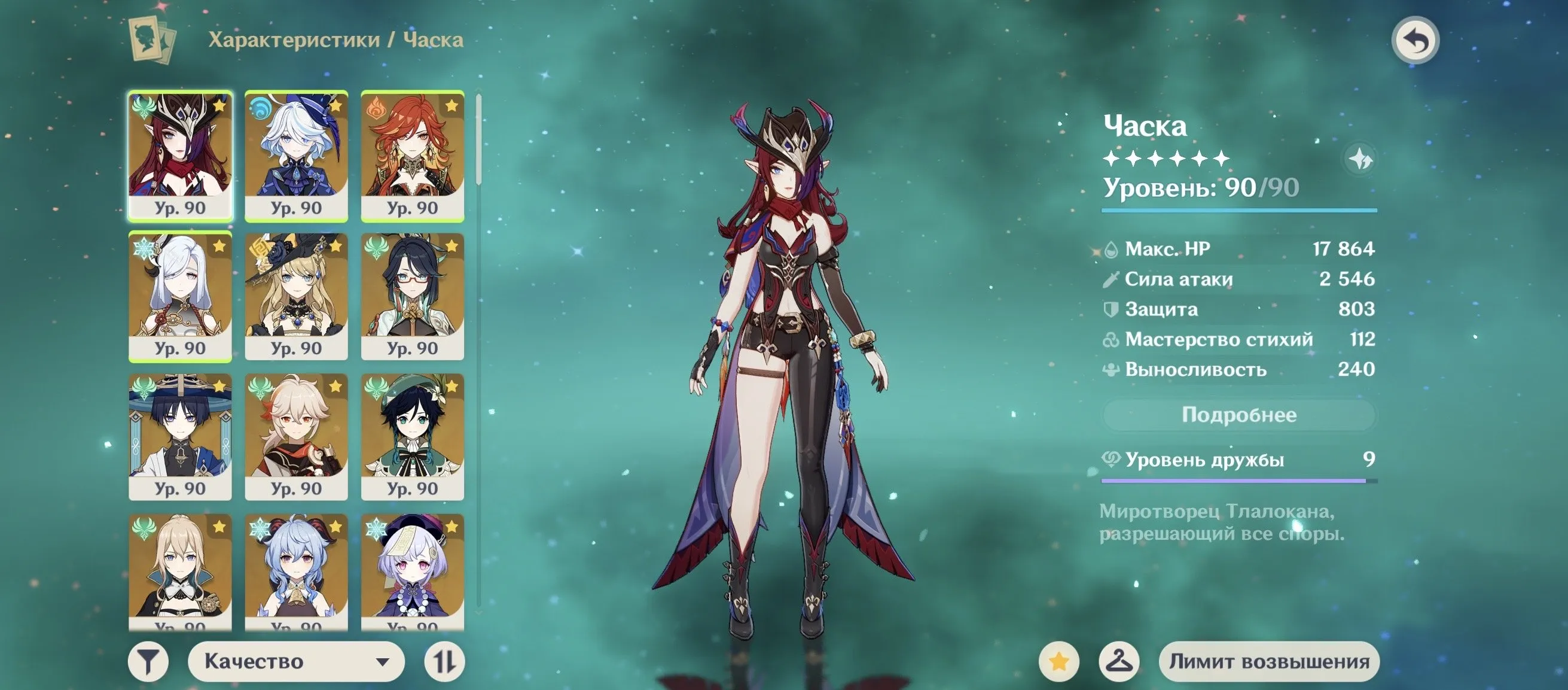The height and width of the screenshot is (690, 1568).
Task: Open Подробнее detailed stats
Action: (x=1238, y=415)
